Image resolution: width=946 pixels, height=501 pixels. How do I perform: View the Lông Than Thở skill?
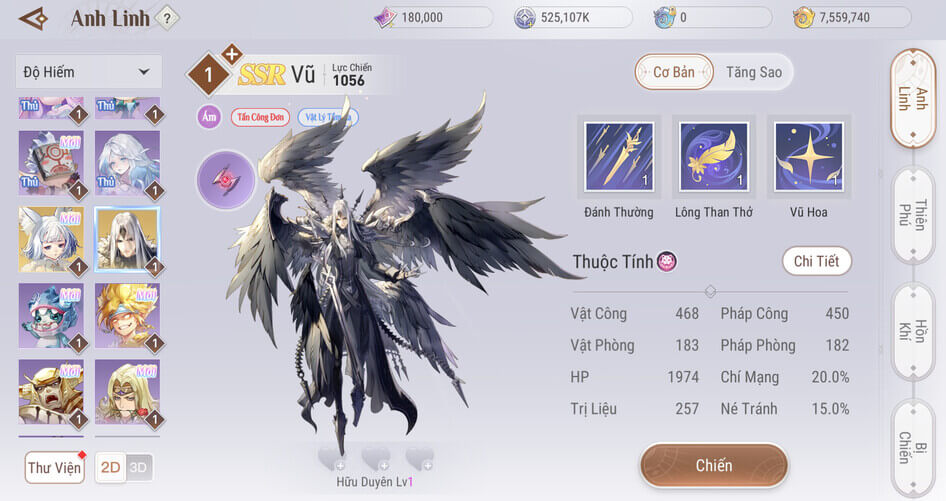713,157
